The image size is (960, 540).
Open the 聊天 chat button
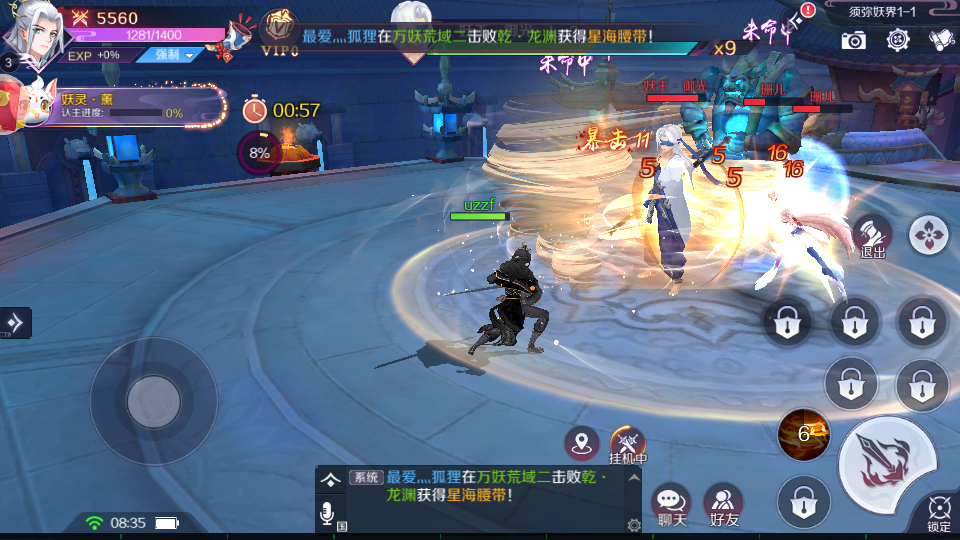click(x=671, y=504)
